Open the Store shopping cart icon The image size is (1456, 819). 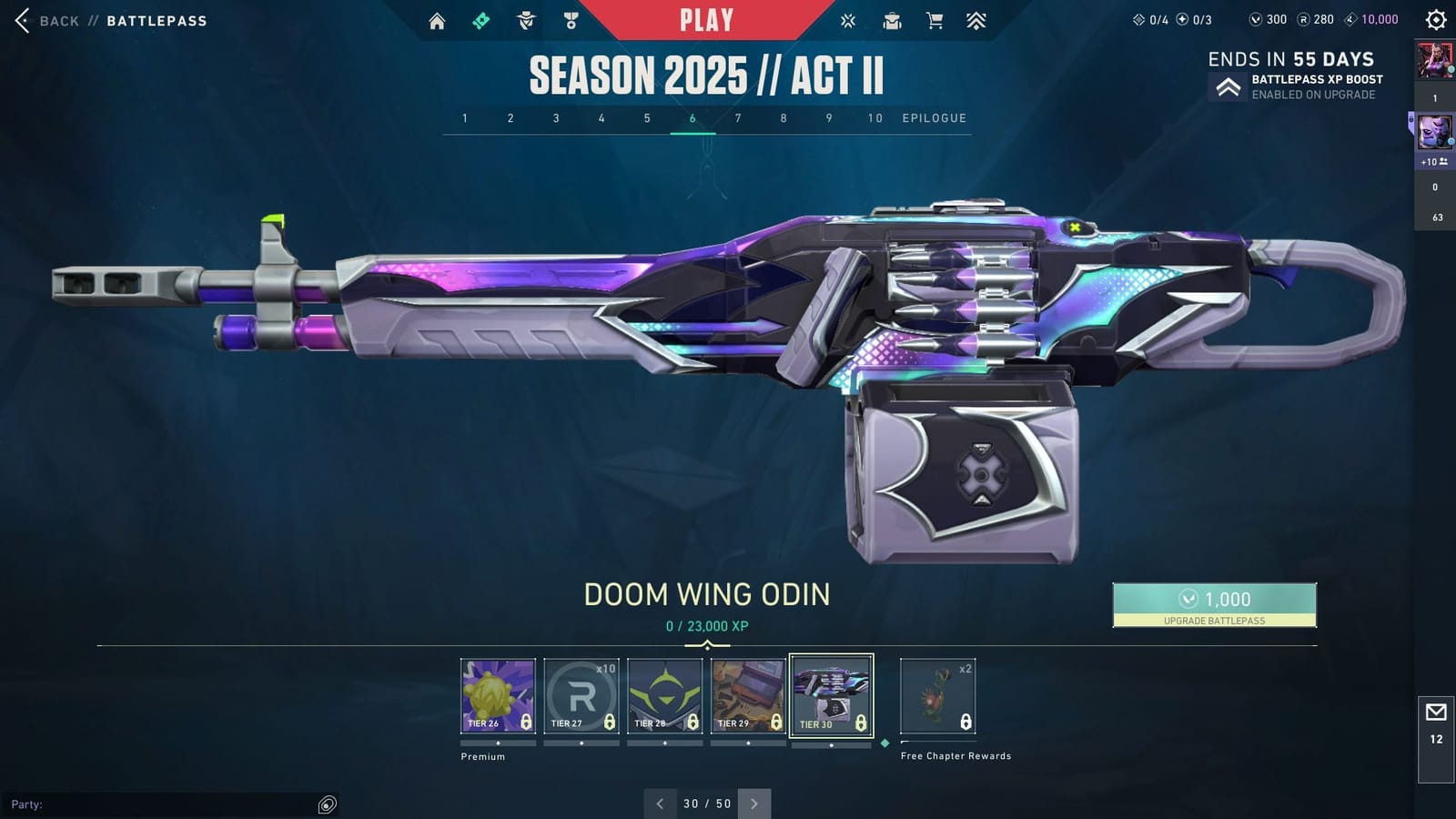coord(935,20)
